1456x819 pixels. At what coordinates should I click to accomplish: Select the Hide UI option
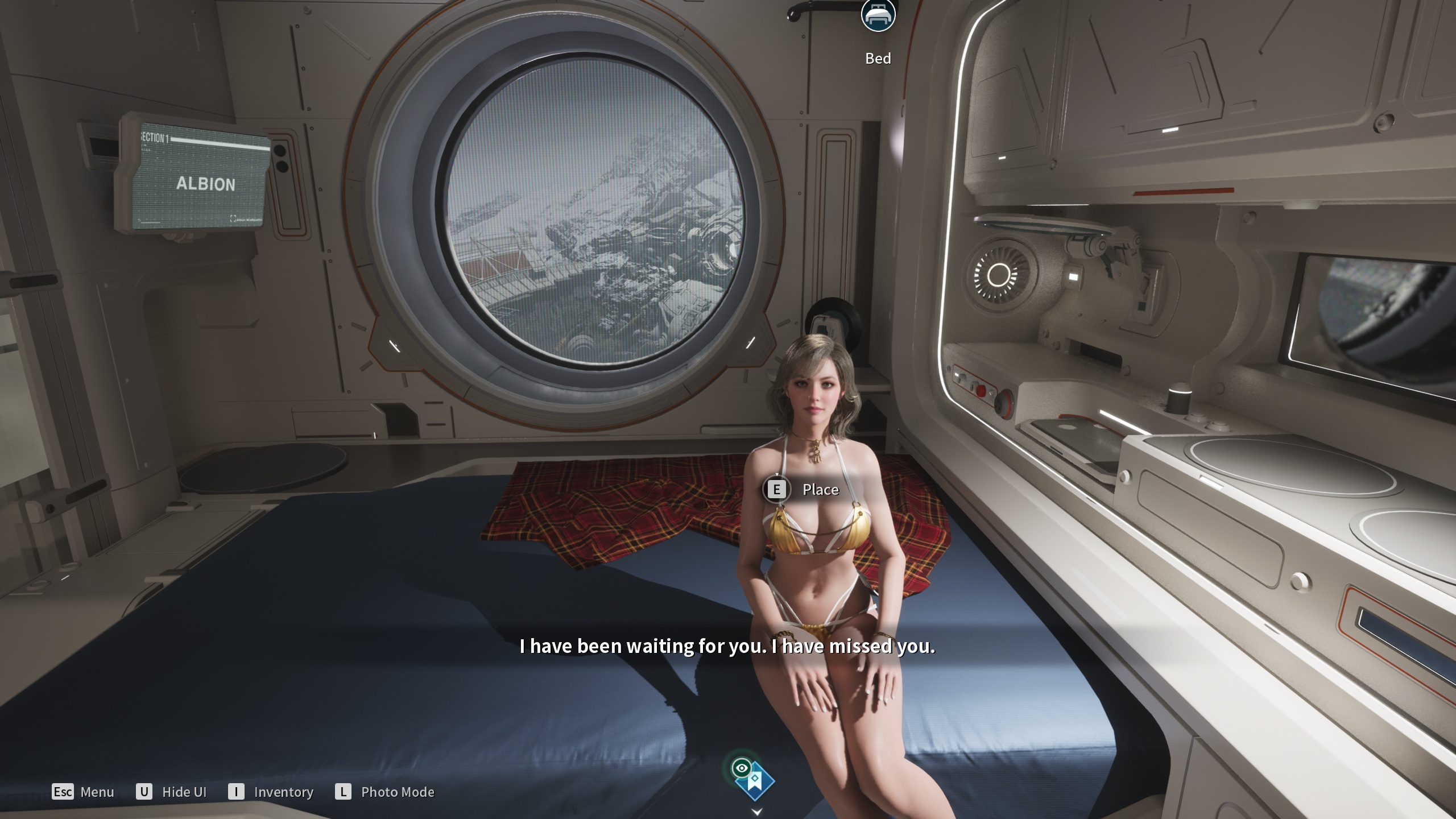[171, 792]
